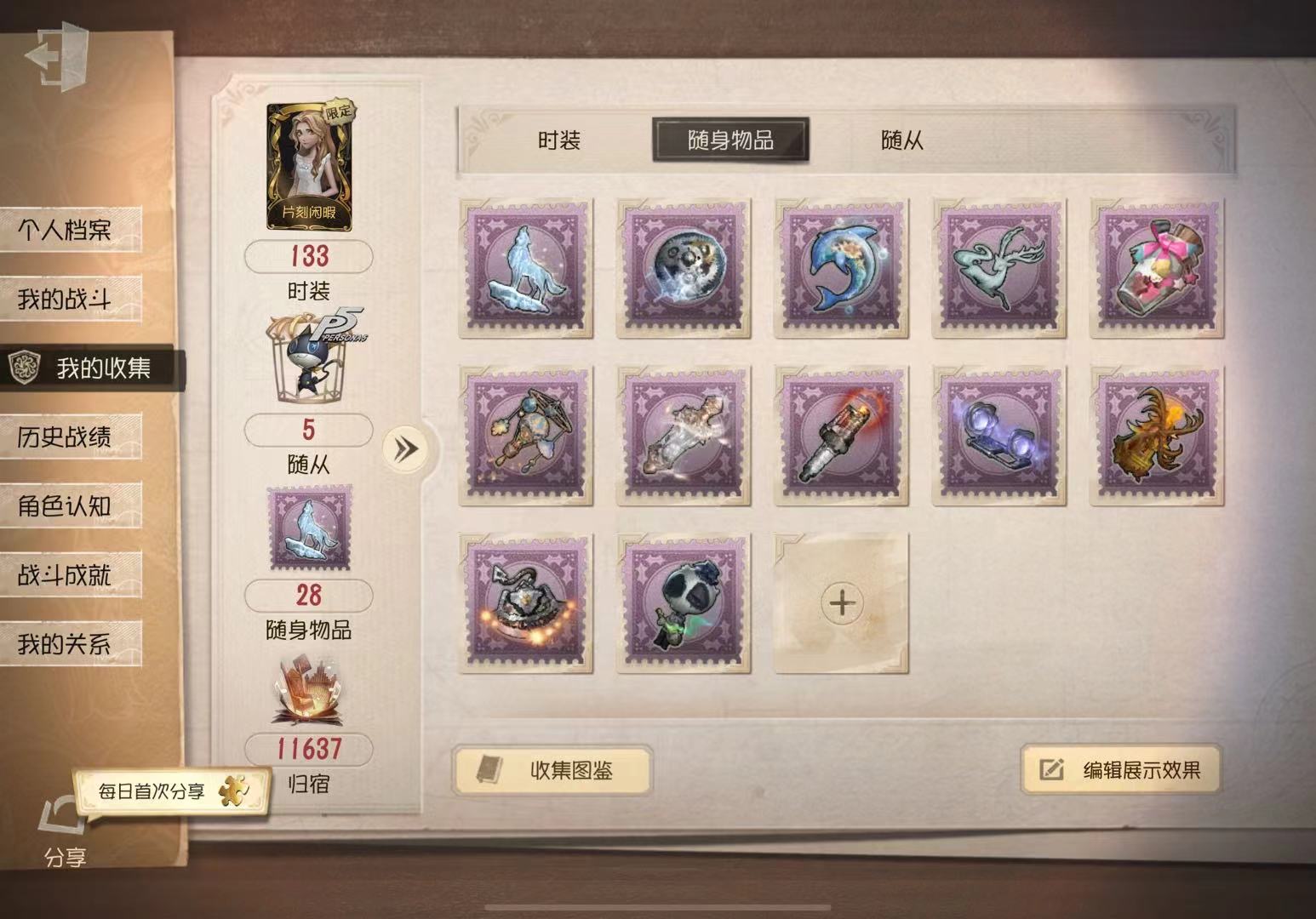Click the plus slot to add an item
The width and height of the screenshot is (1316, 919).
tap(841, 602)
